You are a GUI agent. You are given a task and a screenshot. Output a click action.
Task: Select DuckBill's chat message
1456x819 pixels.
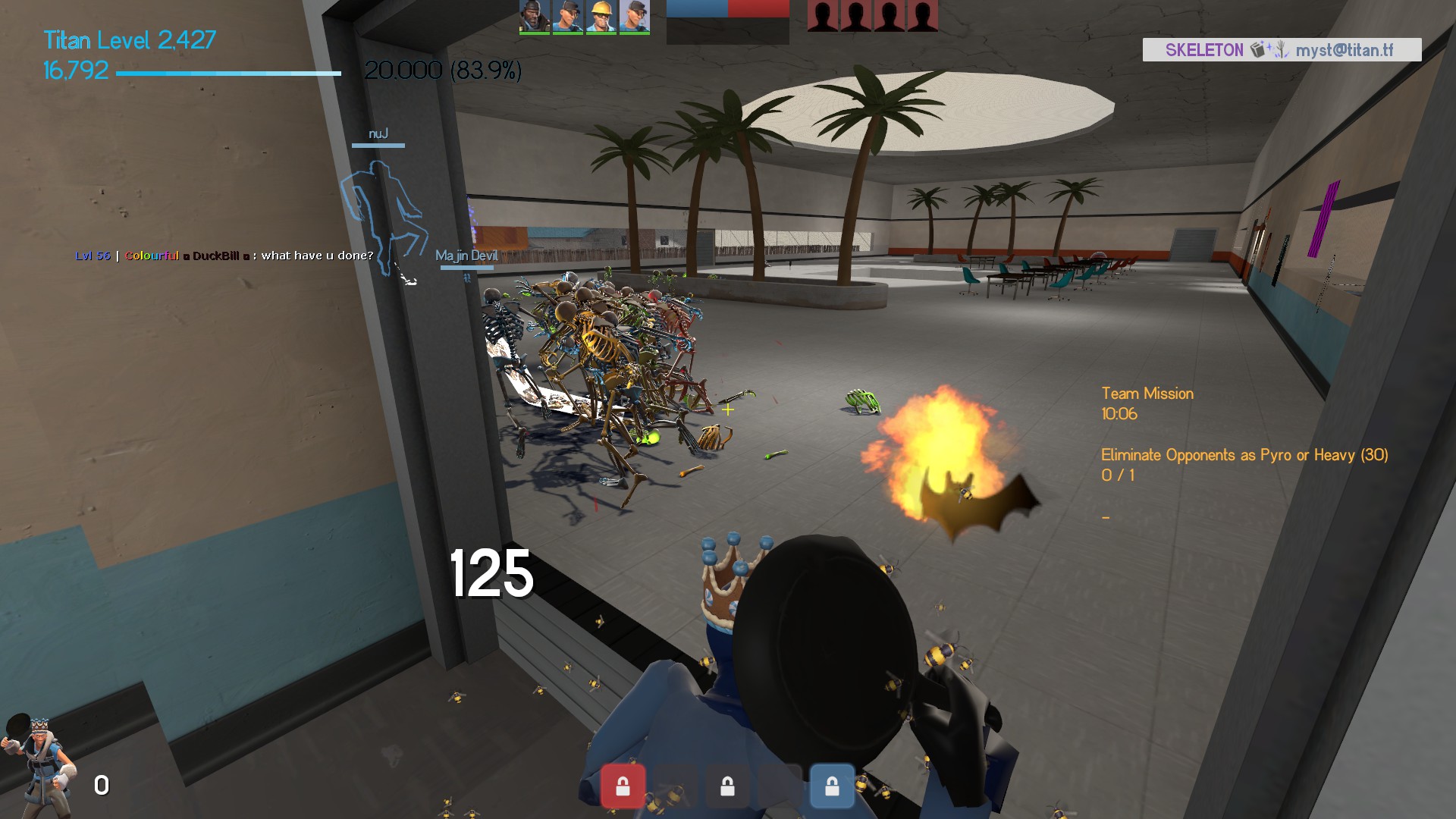224,256
